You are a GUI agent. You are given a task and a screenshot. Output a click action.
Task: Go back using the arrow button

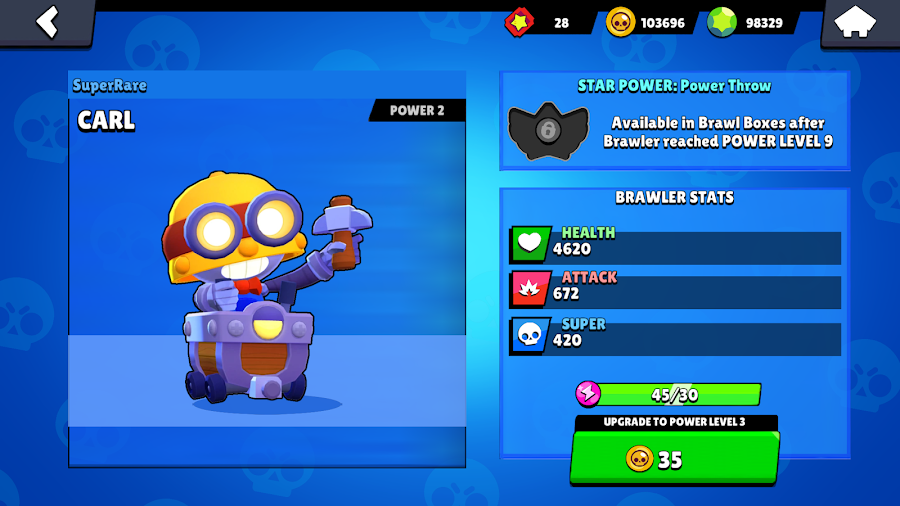[47, 22]
